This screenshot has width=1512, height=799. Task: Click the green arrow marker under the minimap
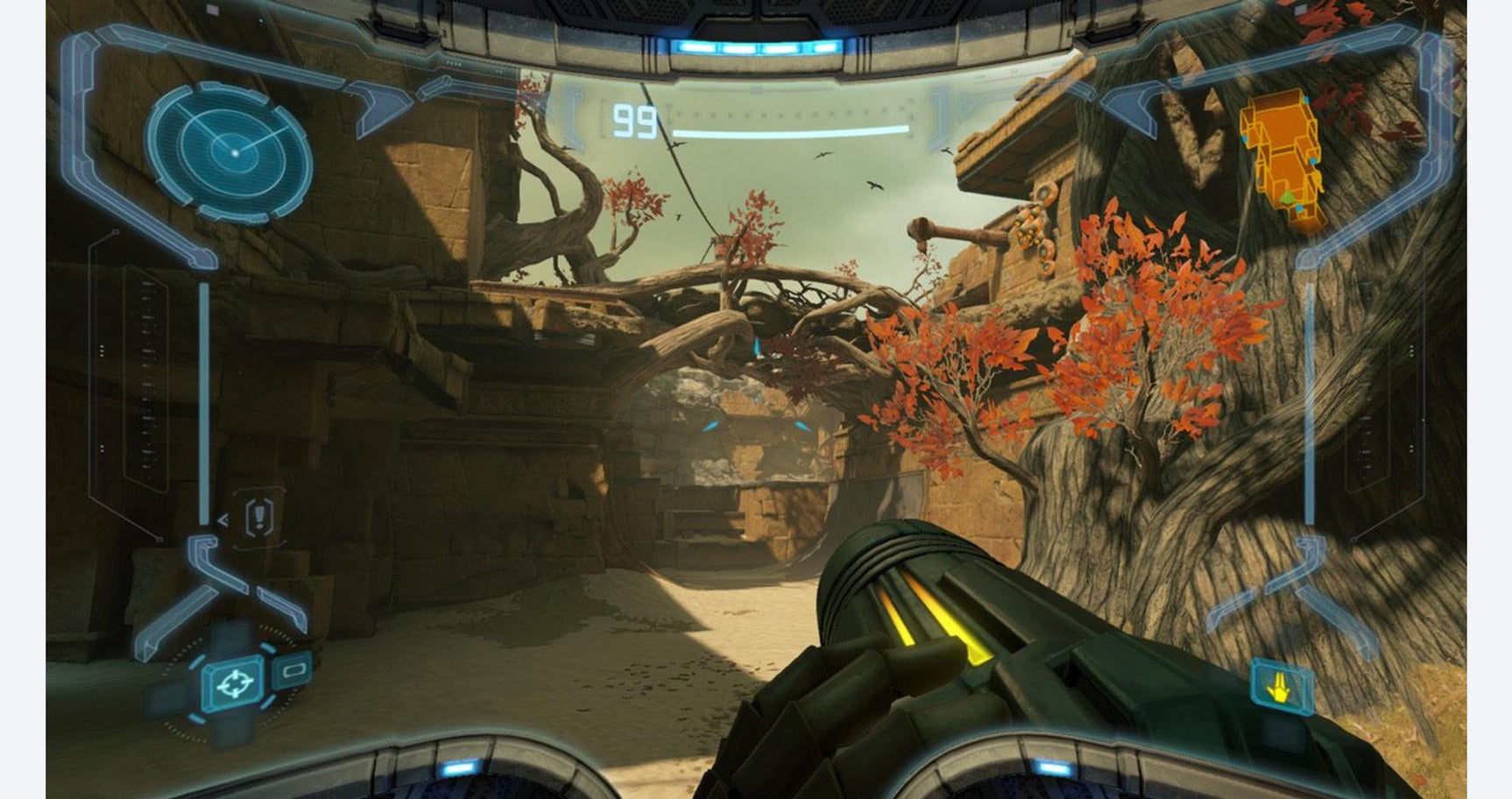coord(1288,198)
